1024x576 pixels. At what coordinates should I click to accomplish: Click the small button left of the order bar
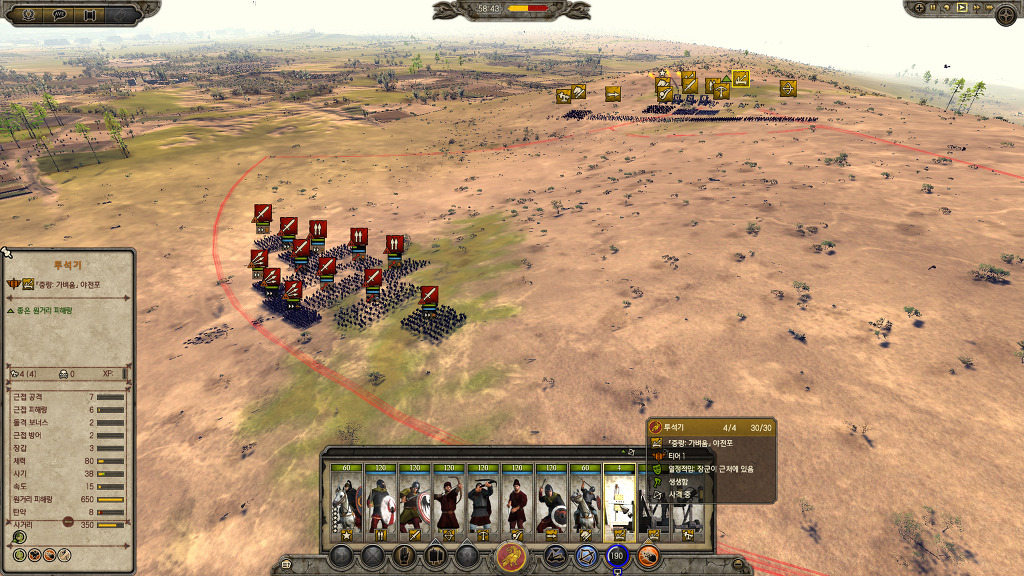[287, 564]
